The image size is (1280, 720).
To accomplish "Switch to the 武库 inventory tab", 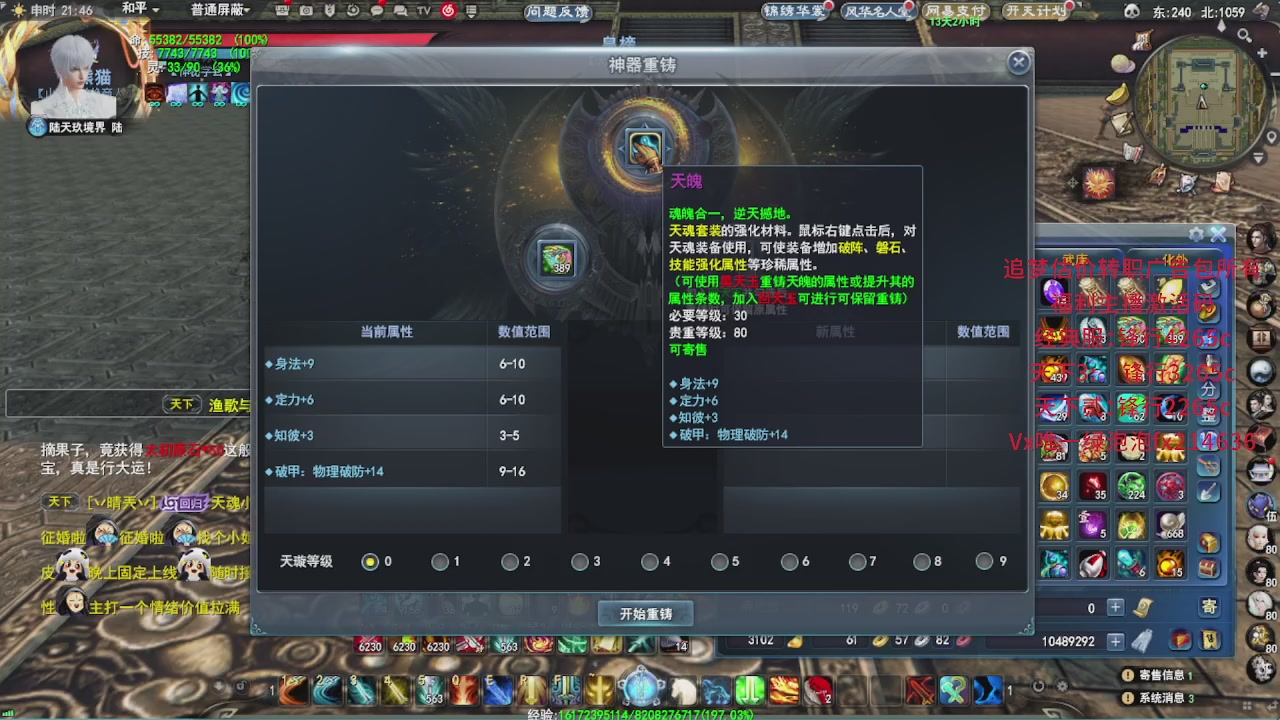I will 1076,258.
